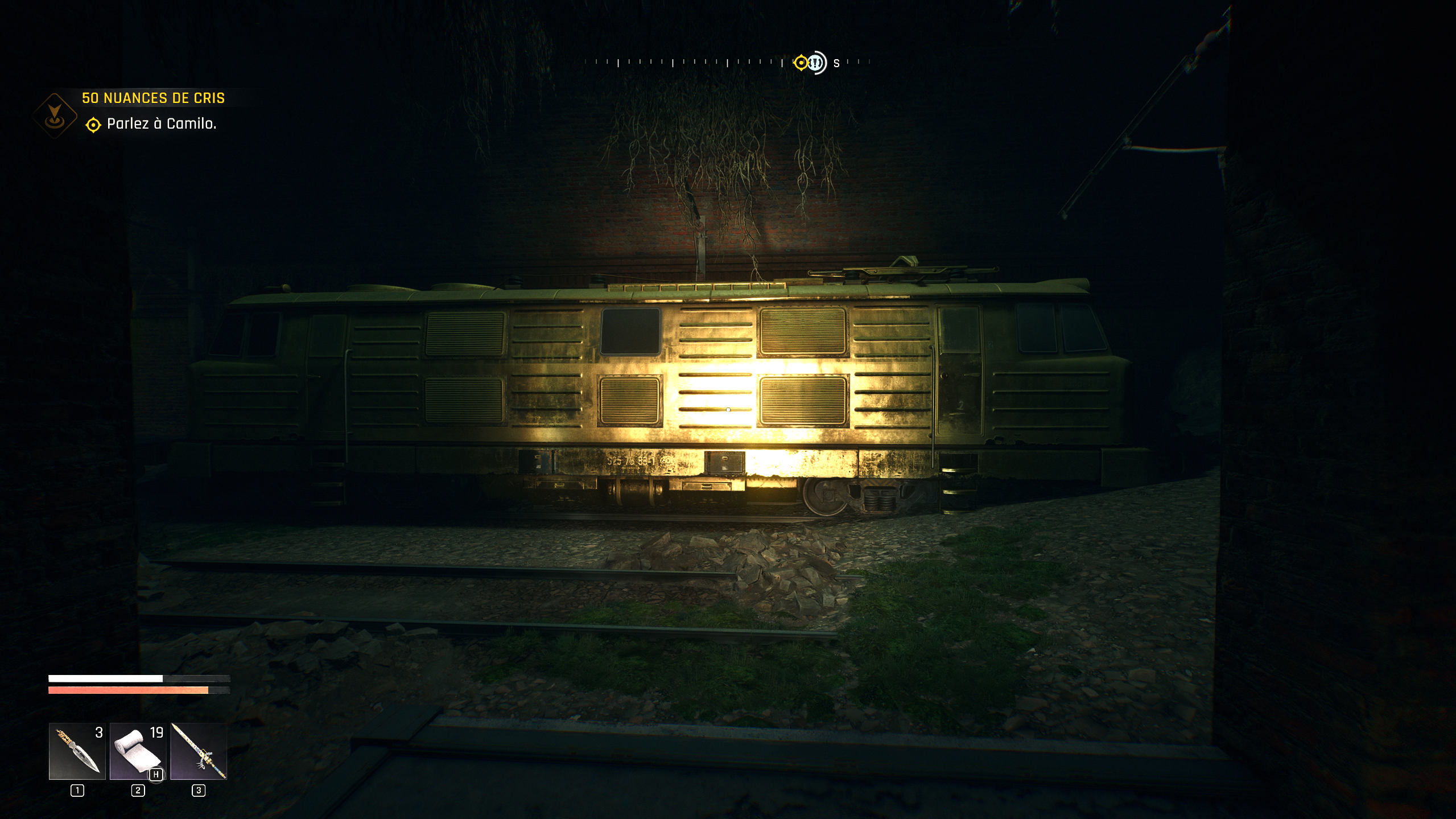Select the "Parlez à Camilo" objective
The image size is (1456, 819).
[161, 124]
